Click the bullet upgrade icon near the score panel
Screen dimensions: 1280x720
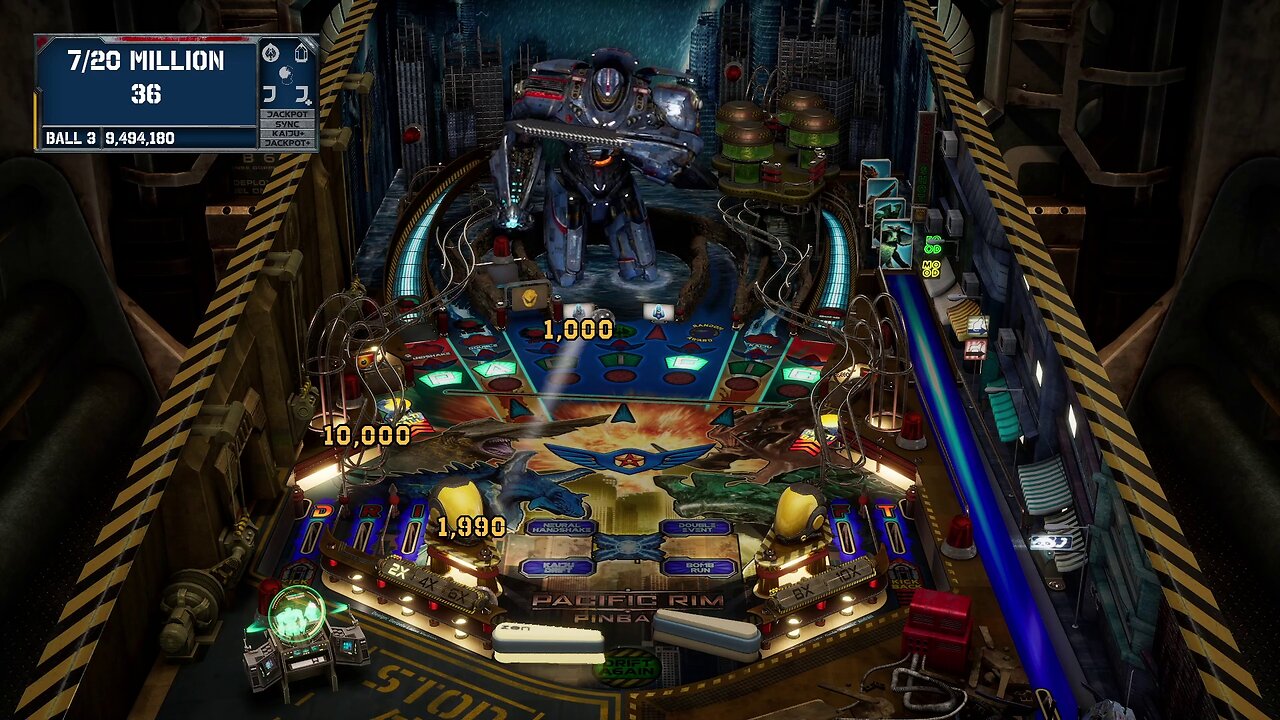click(301, 53)
